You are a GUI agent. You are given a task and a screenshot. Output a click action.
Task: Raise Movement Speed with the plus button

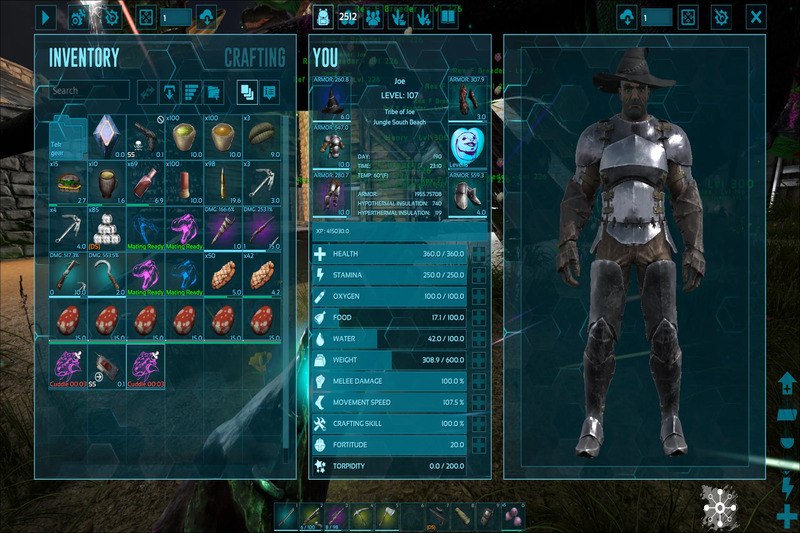(x=480, y=402)
